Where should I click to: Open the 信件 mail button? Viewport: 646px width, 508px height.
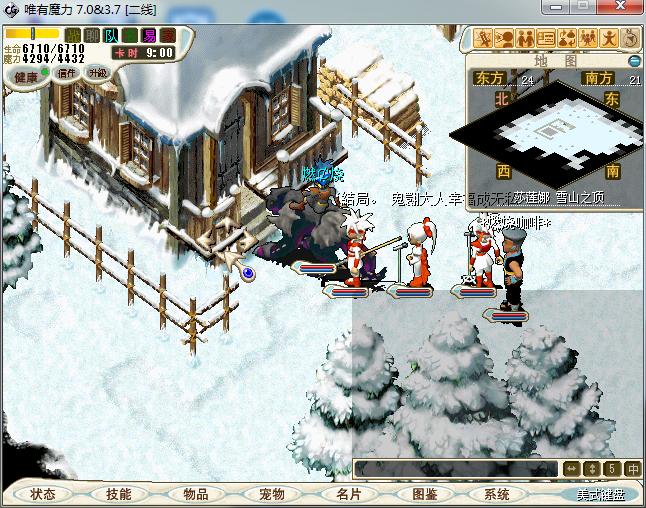68,73
